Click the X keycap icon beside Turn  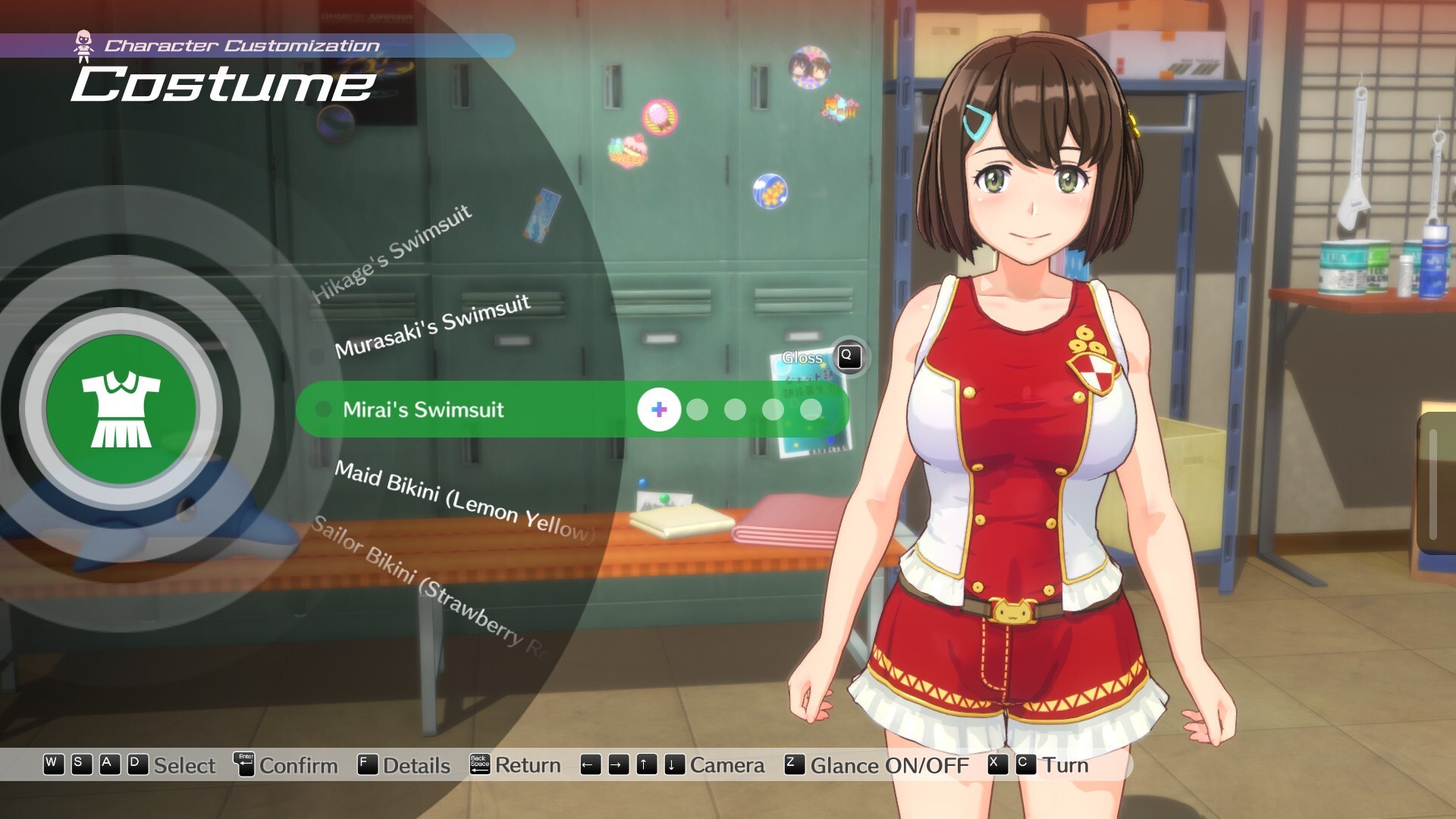point(996,765)
